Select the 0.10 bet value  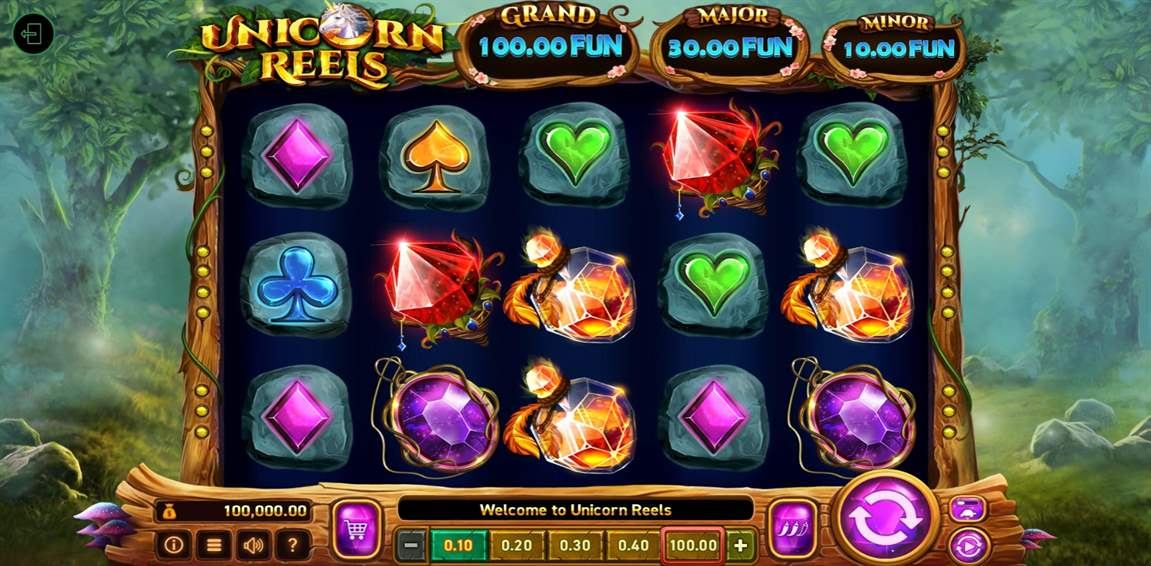coord(458,546)
